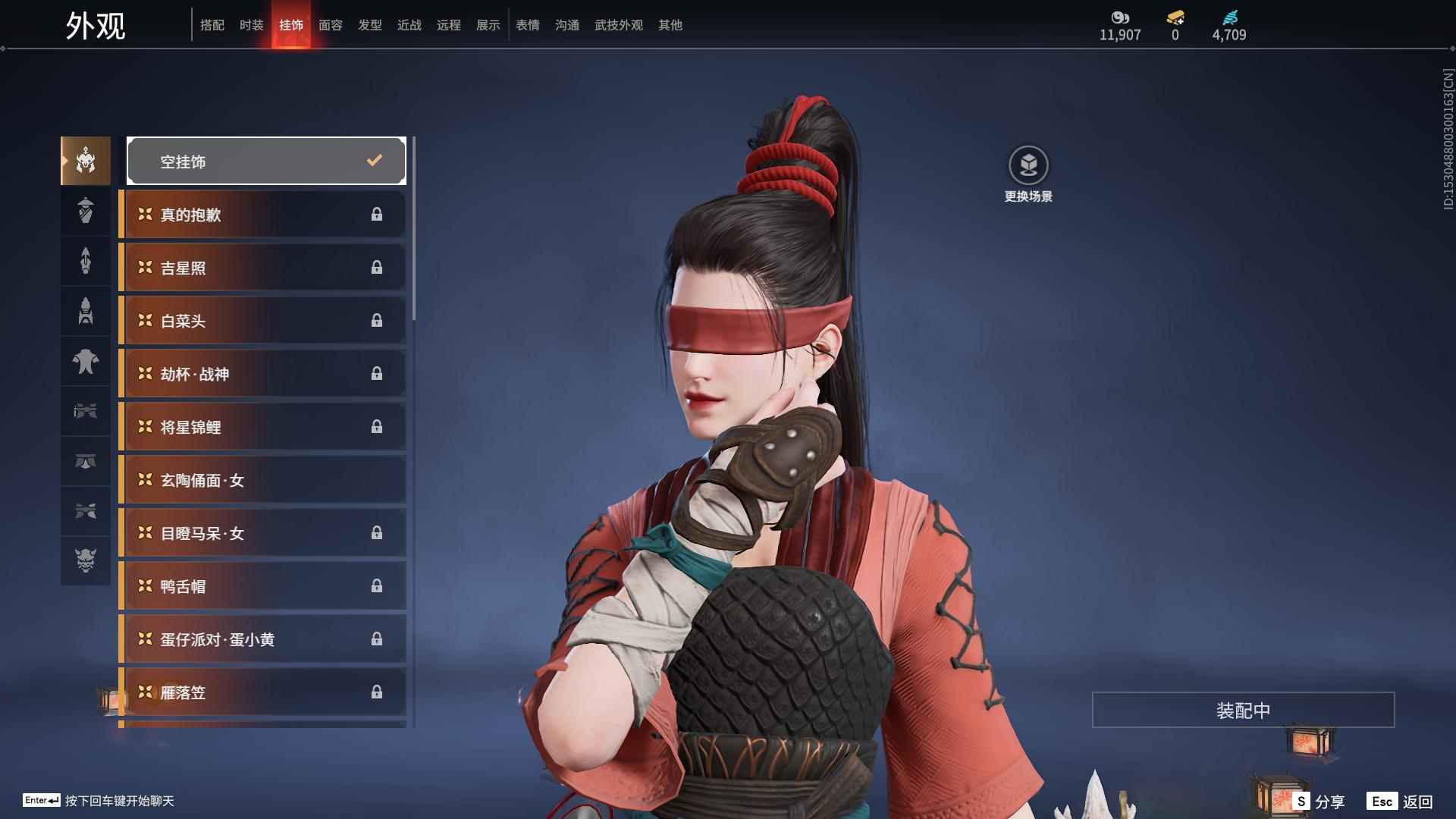Select the 劫杯·战神 accessory entry
This screenshot has height=819, width=1456.
262,373
